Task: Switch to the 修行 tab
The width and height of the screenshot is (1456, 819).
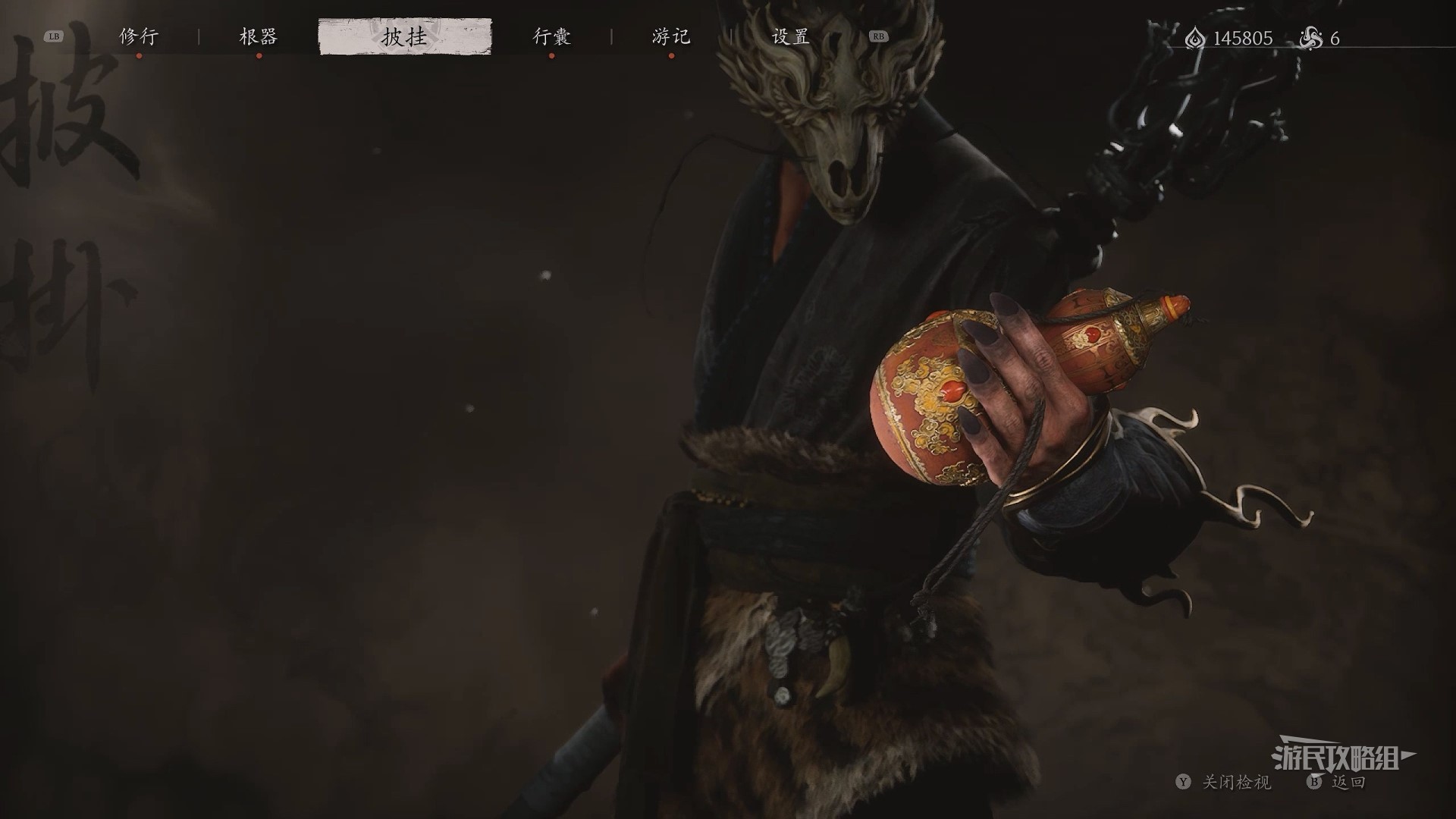Action: coord(139,36)
